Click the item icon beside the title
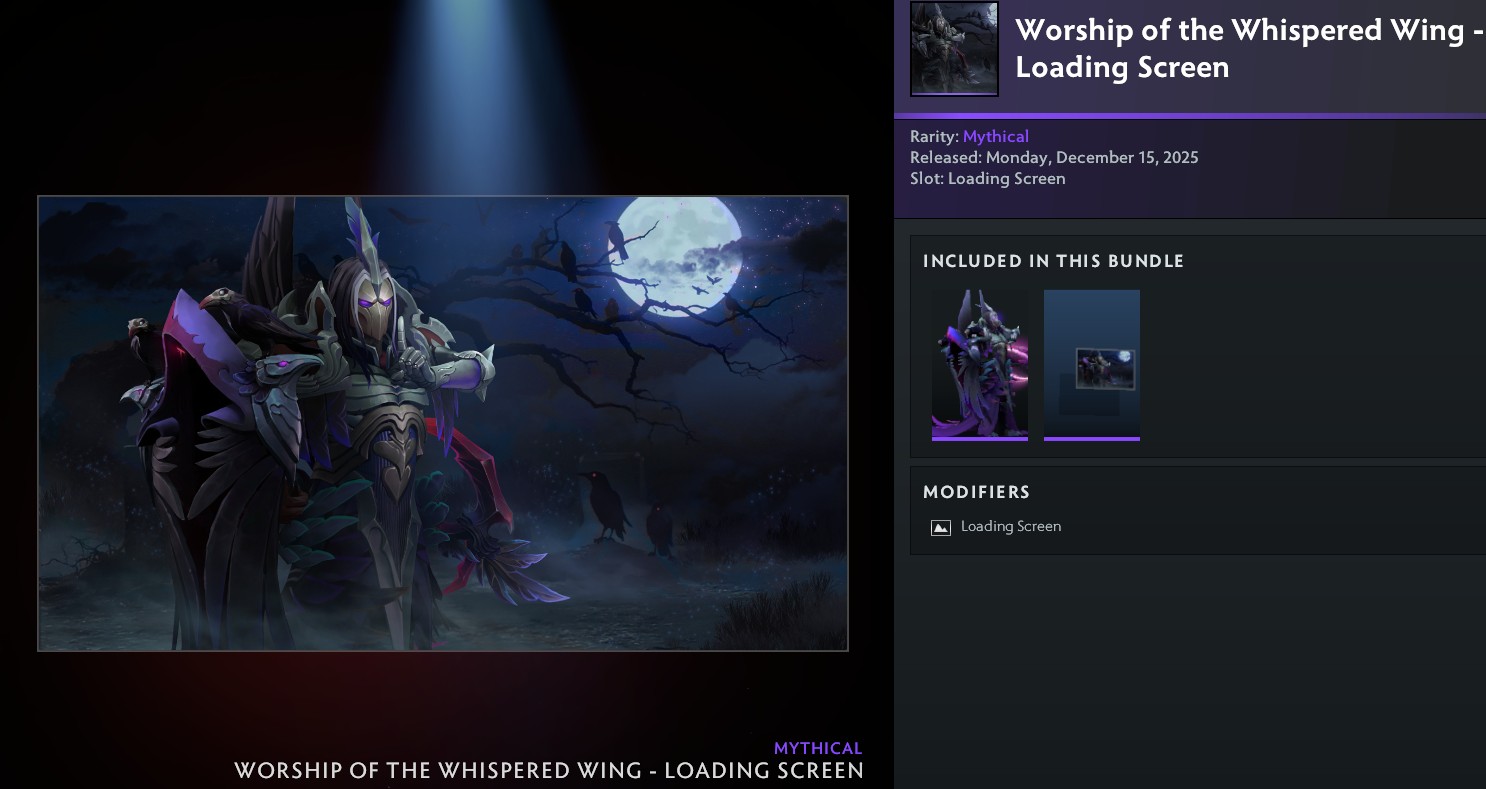This screenshot has height=789, width=1486. pyautogui.click(x=954, y=49)
